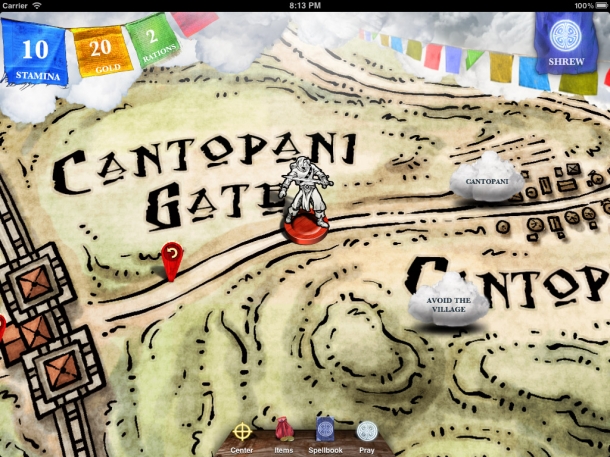Viewport: 610px width, 457px height.
Task: Choose the Cantopani destination cloud
Action: 486,181
